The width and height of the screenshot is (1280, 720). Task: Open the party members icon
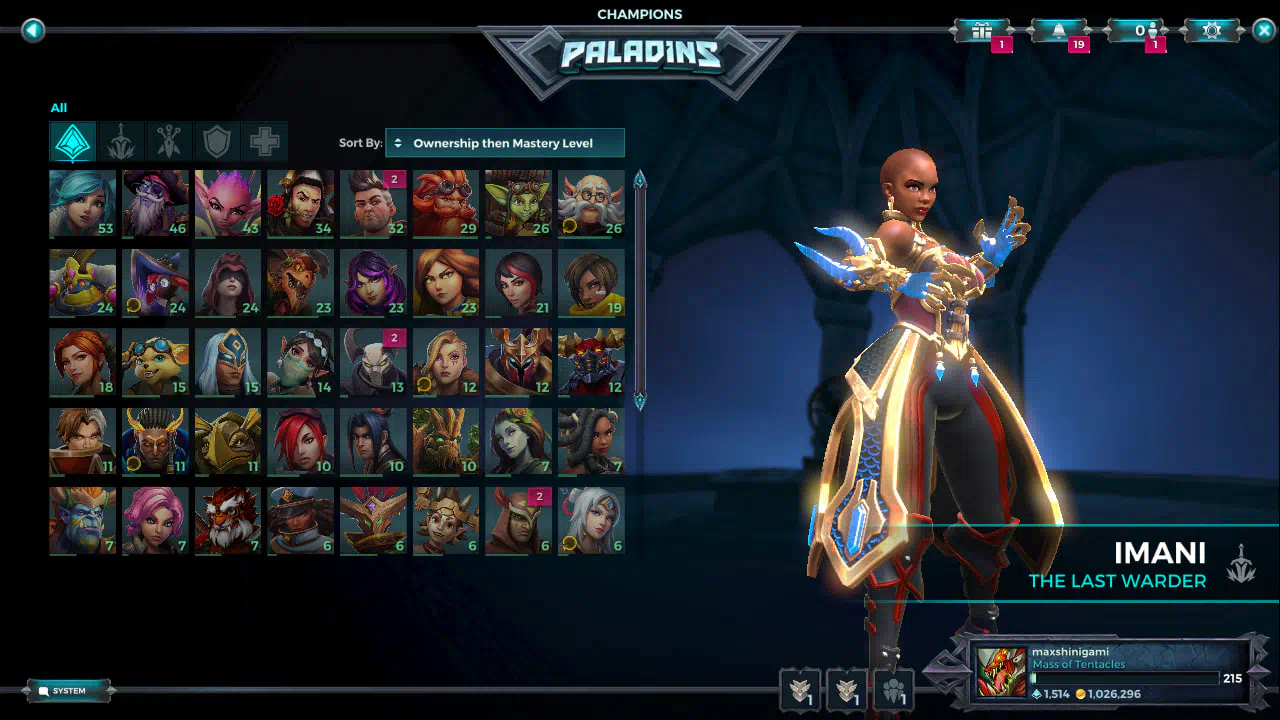[894, 689]
